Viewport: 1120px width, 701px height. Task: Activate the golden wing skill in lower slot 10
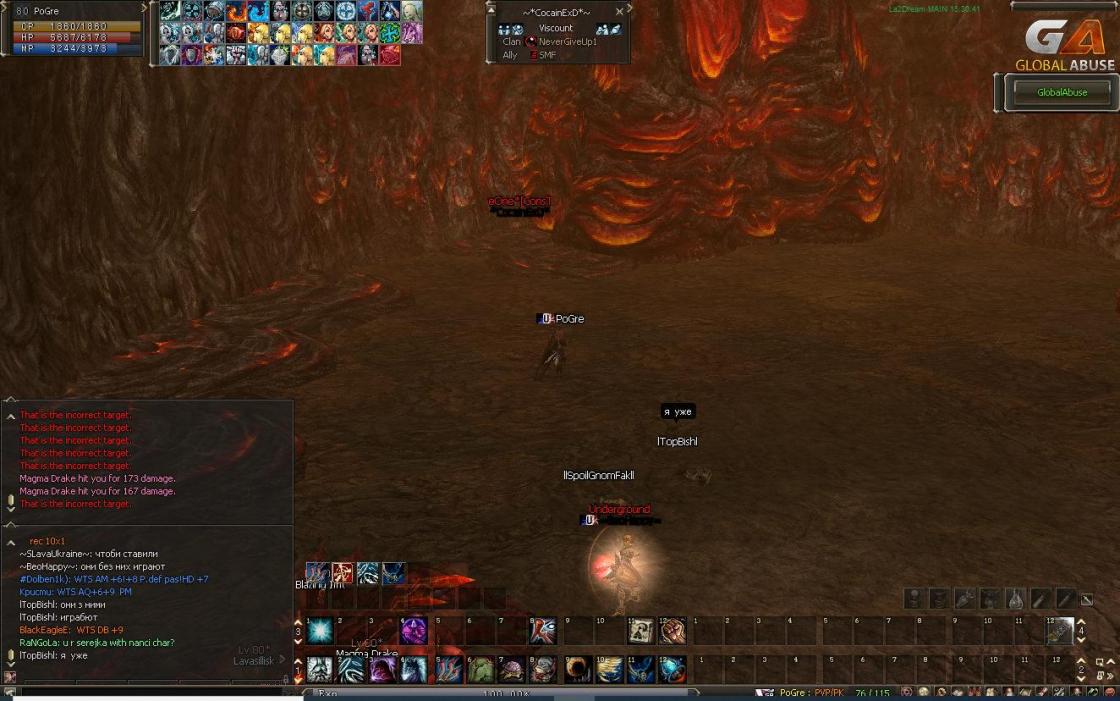608,669
